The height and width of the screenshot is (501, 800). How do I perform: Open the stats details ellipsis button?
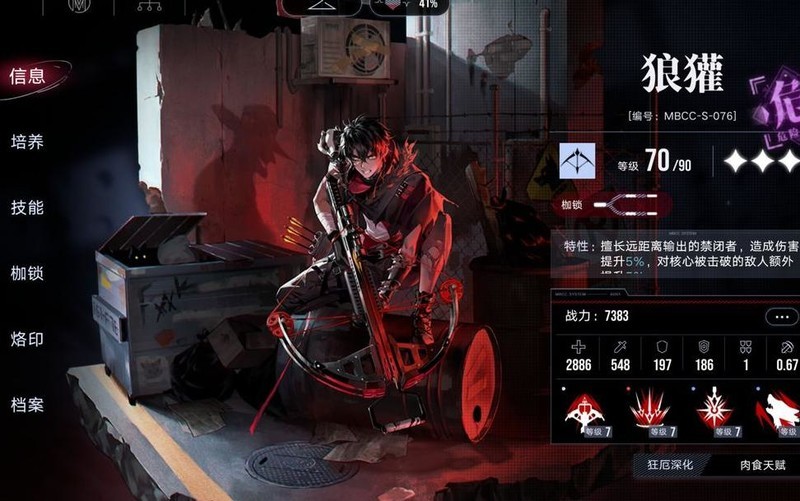(782, 317)
